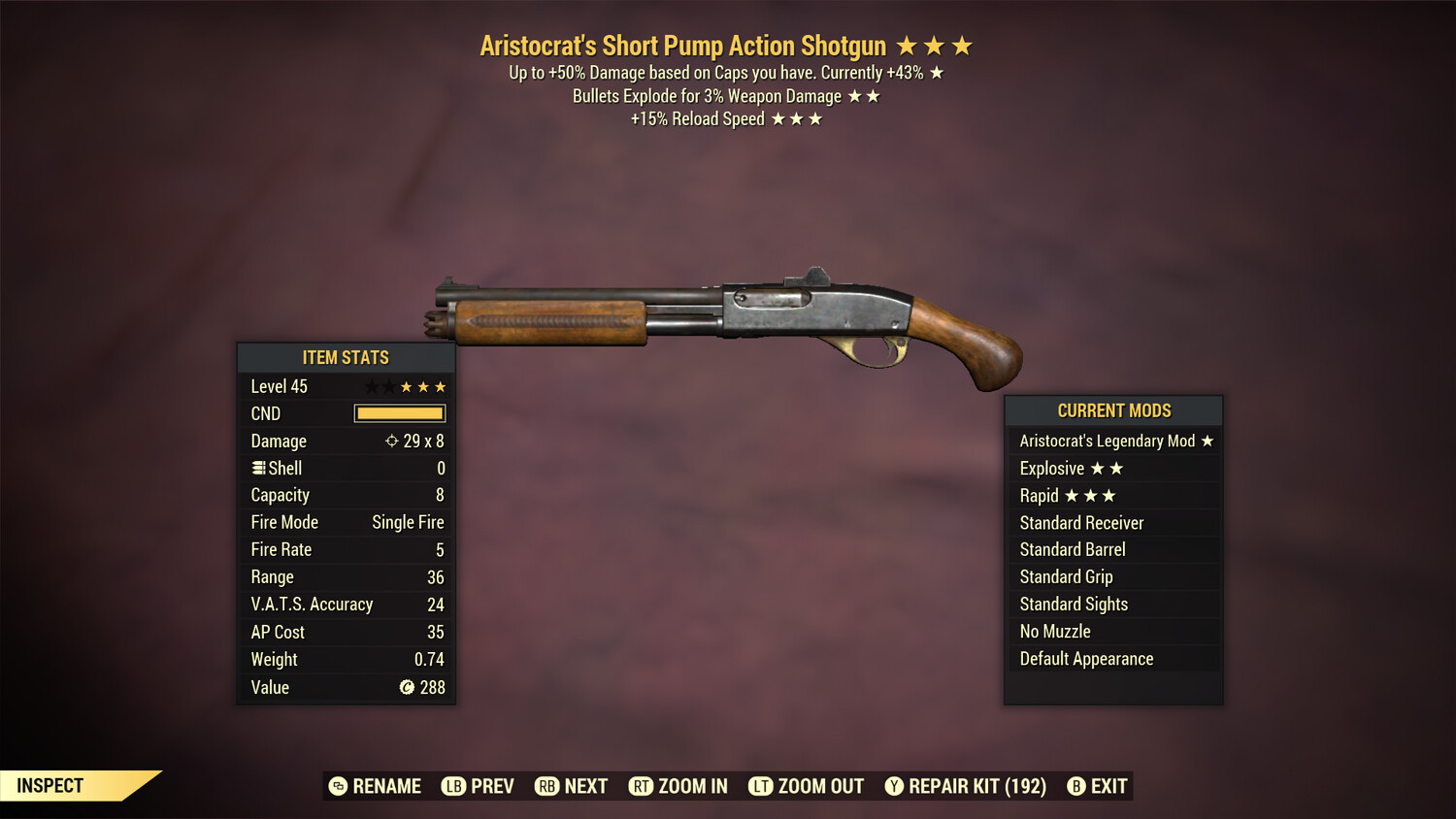Expand the ITEM STATS panel header

[x=347, y=357]
